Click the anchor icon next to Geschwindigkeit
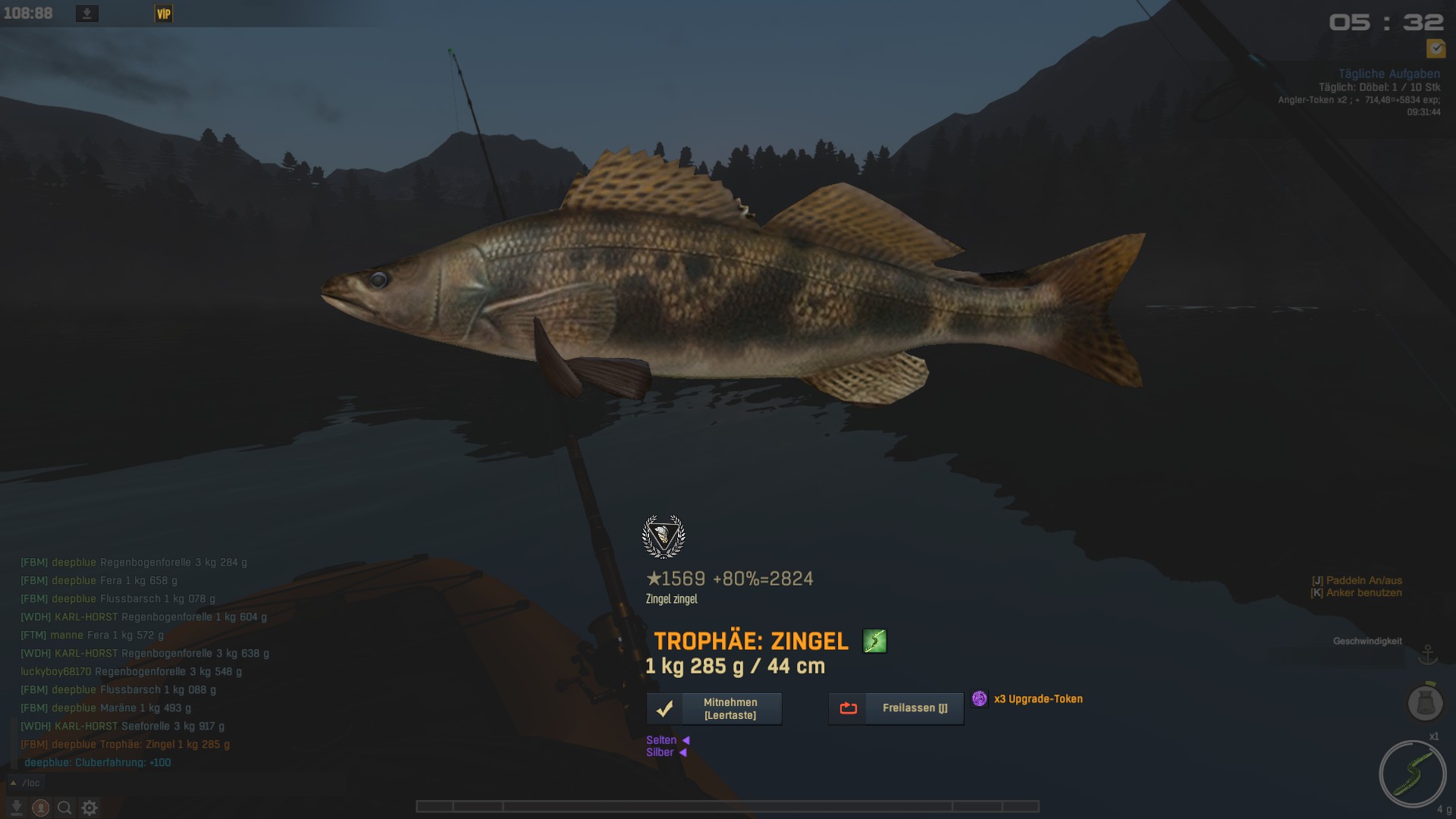Image resolution: width=1456 pixels, height=819 pixels. coord(1428,654)
